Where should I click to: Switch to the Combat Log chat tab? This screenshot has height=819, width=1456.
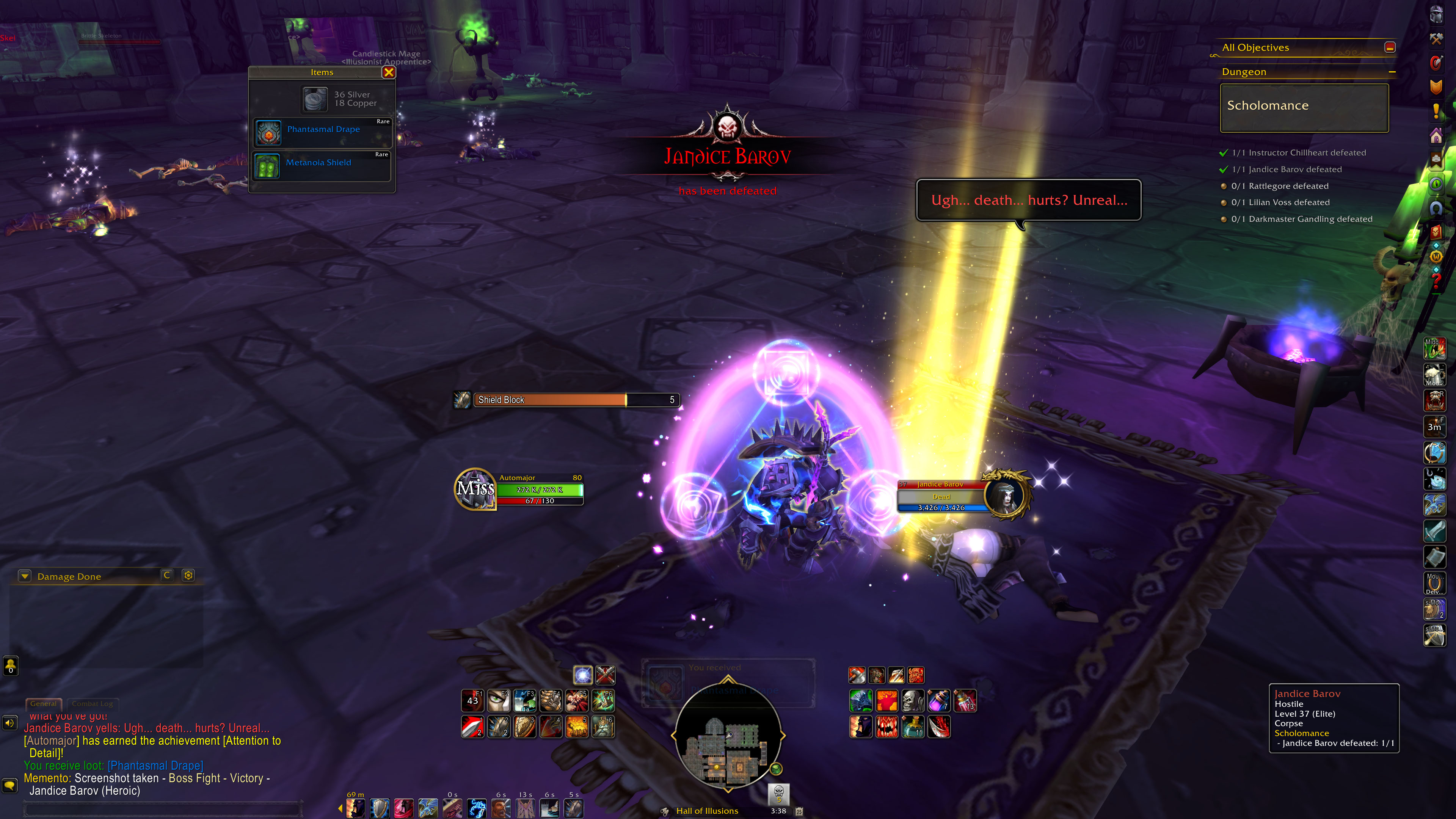coord(92,704)
